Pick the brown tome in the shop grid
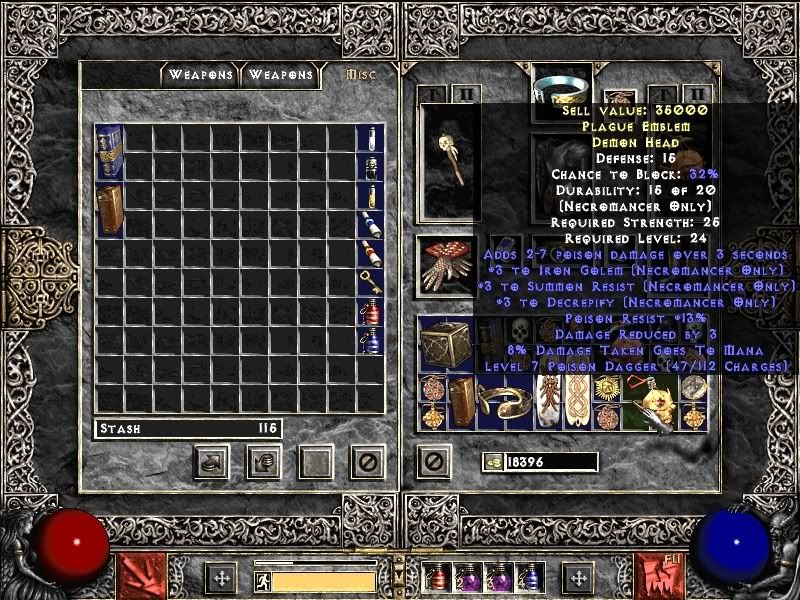 click(109, 209)
